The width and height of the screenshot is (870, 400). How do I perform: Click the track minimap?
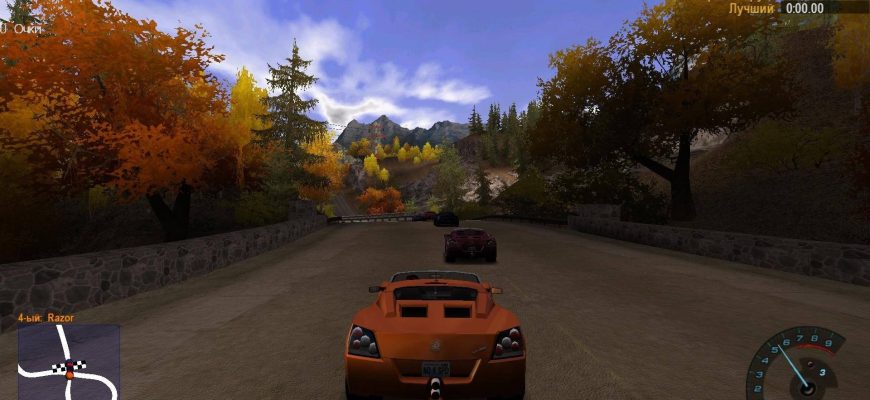click(68, 361)
